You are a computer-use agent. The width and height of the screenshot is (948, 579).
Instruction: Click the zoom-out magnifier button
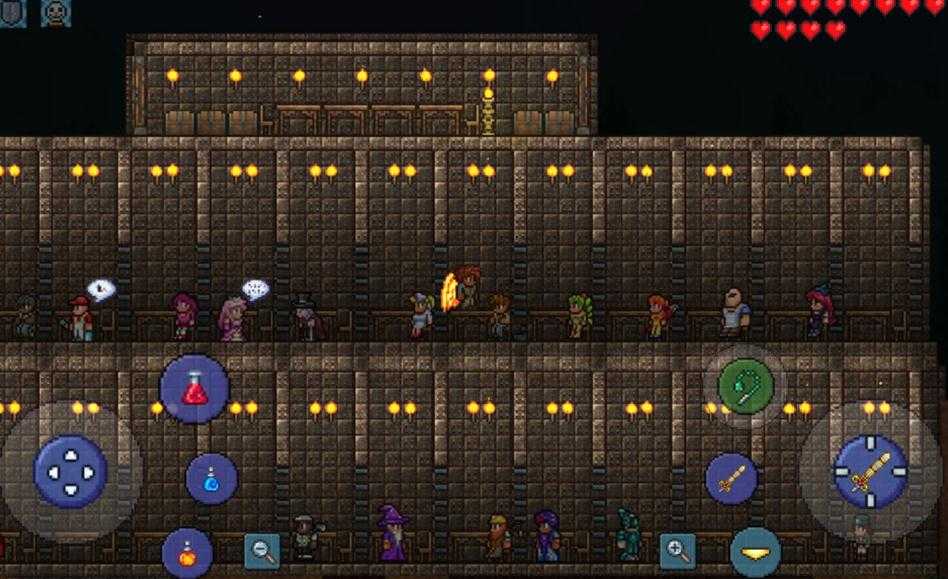tap(262, 550)
